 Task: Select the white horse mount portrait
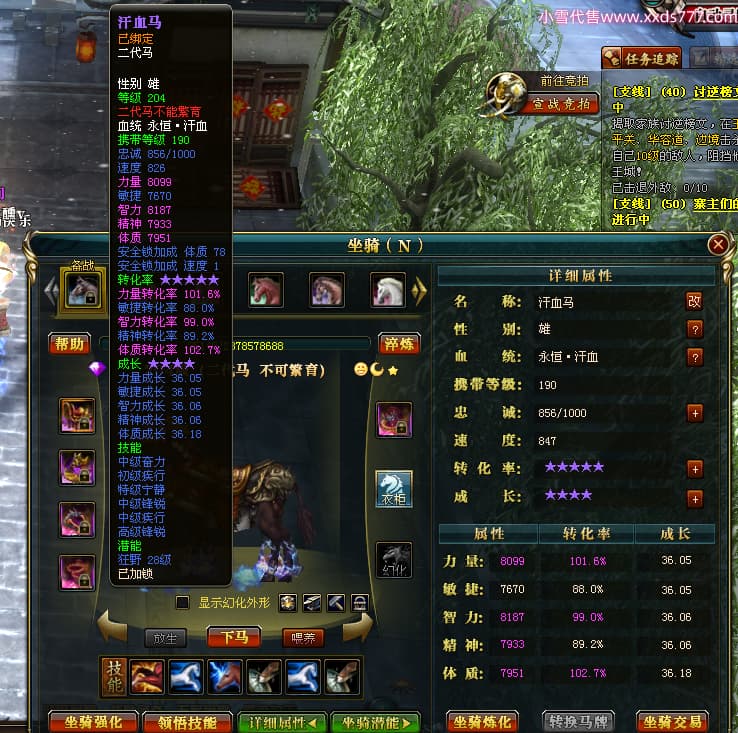click(x=388, y=289)
